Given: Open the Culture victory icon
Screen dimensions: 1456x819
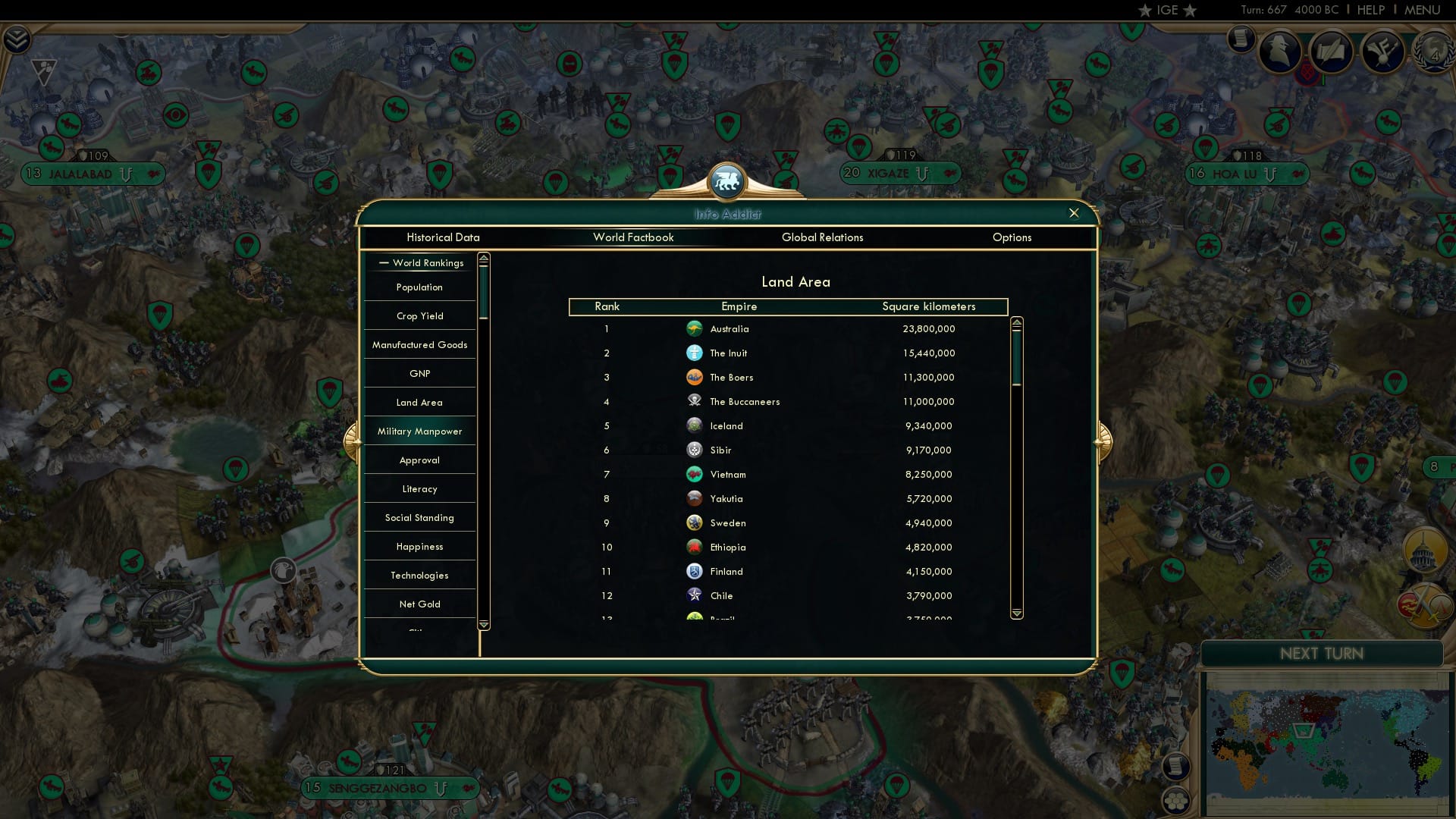Looking at the screenshot, I should click(x=1382, y=52).
